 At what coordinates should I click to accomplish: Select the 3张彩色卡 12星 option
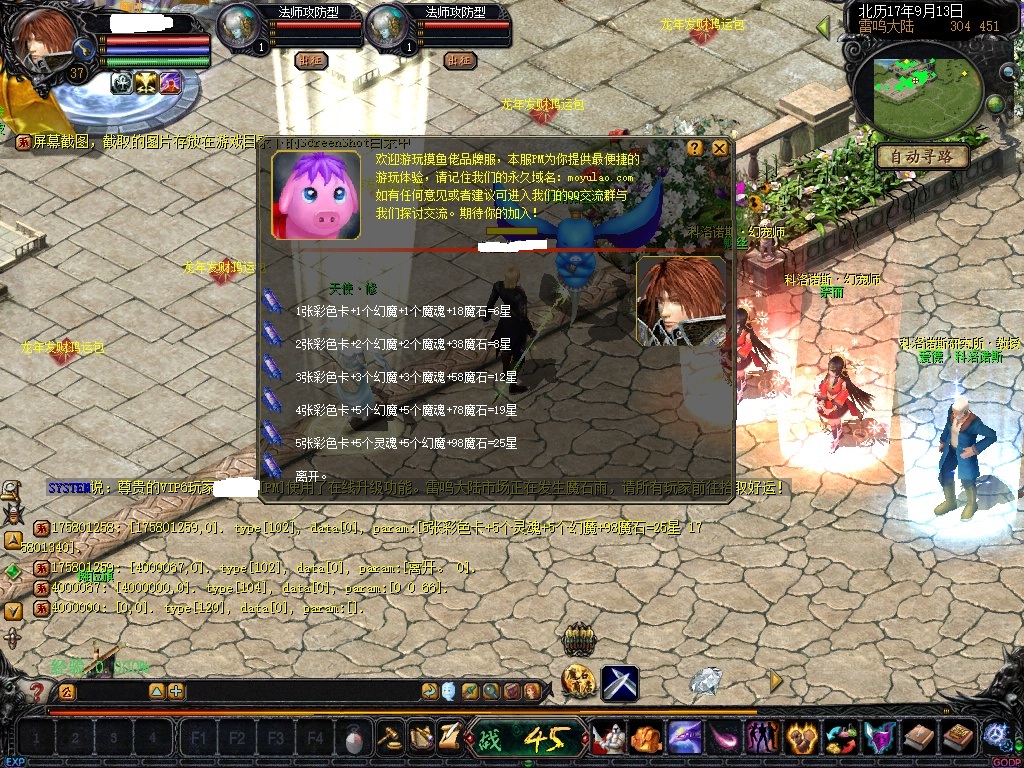406,377
